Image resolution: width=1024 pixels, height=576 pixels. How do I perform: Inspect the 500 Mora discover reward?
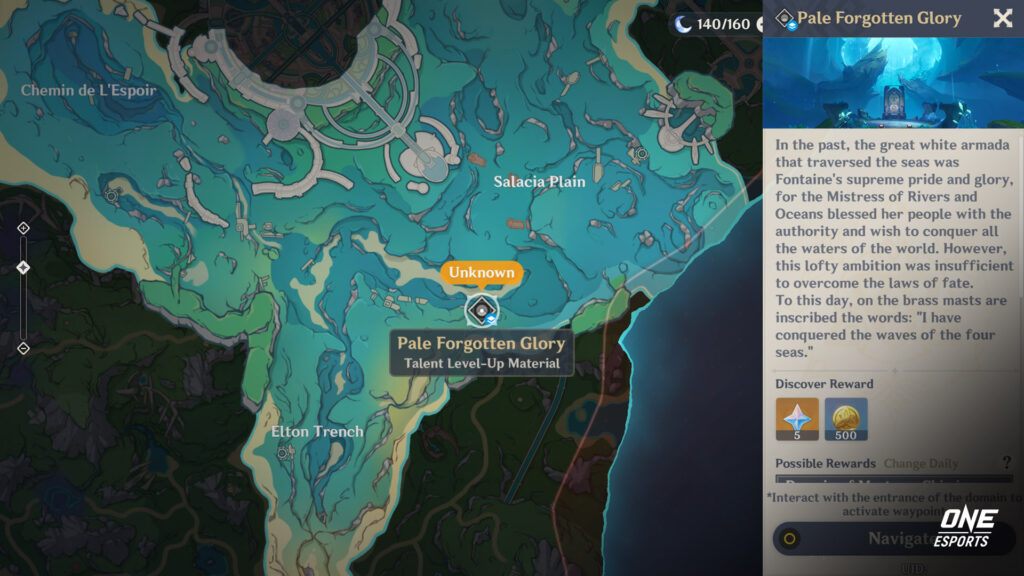click(x=846, y=419)
